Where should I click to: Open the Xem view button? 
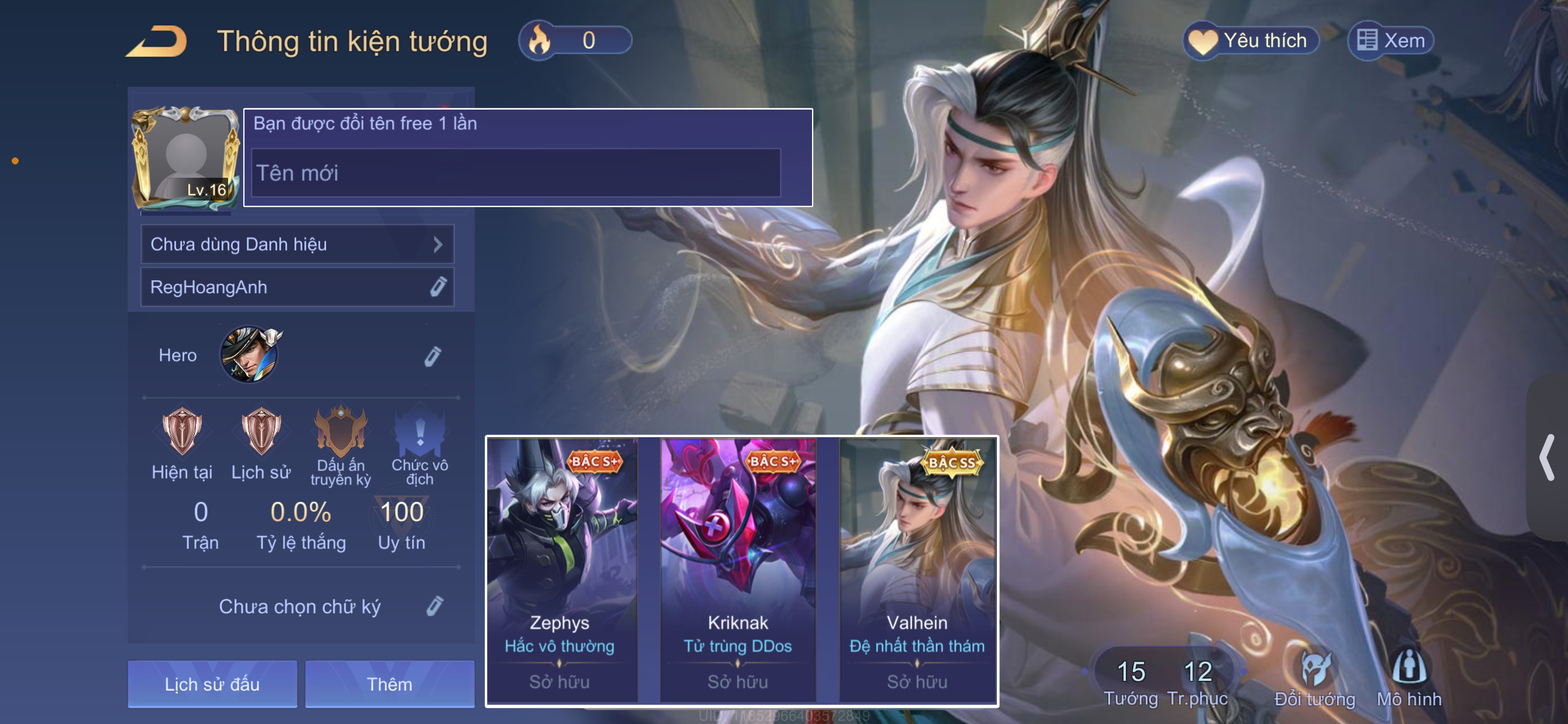pos(1391,41)
